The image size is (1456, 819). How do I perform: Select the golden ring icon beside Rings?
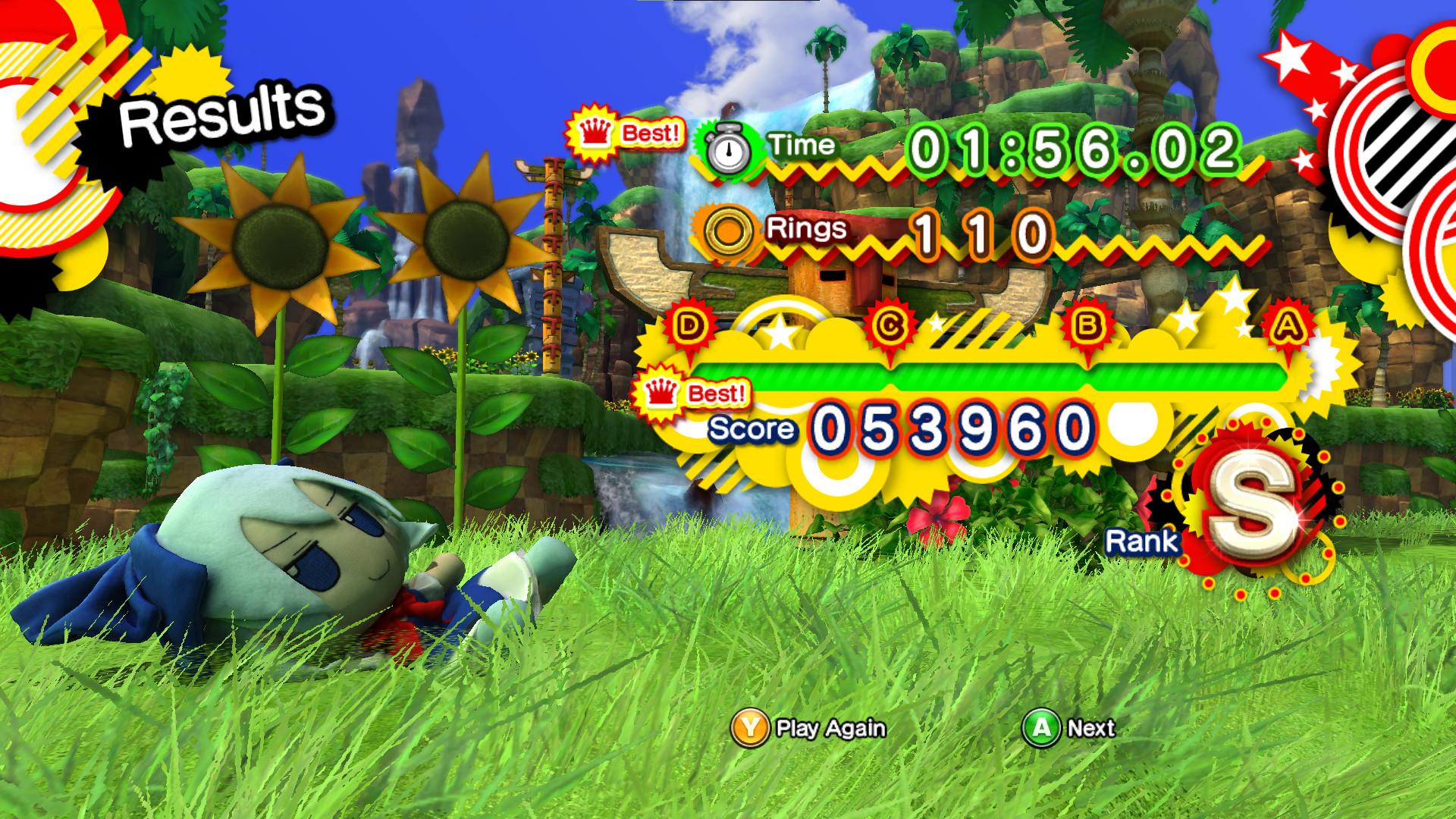pos(727,230)
